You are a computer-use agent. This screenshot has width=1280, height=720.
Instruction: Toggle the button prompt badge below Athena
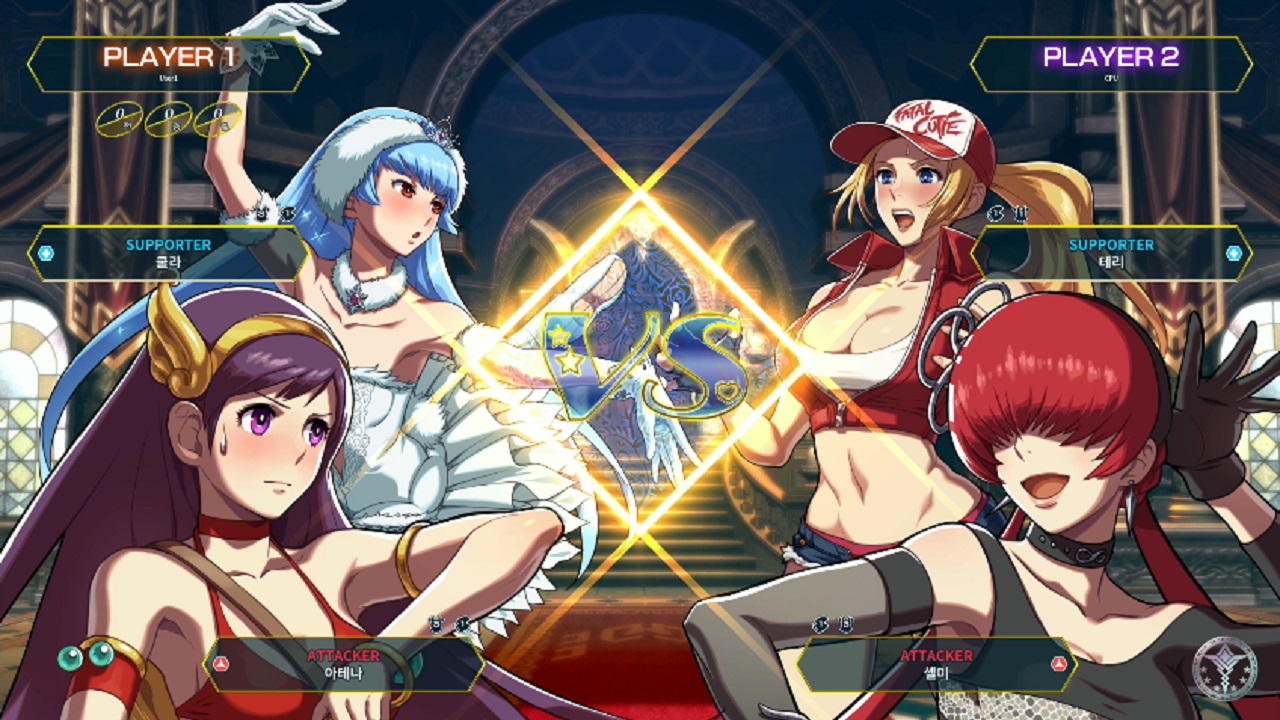tap(436, 624)
